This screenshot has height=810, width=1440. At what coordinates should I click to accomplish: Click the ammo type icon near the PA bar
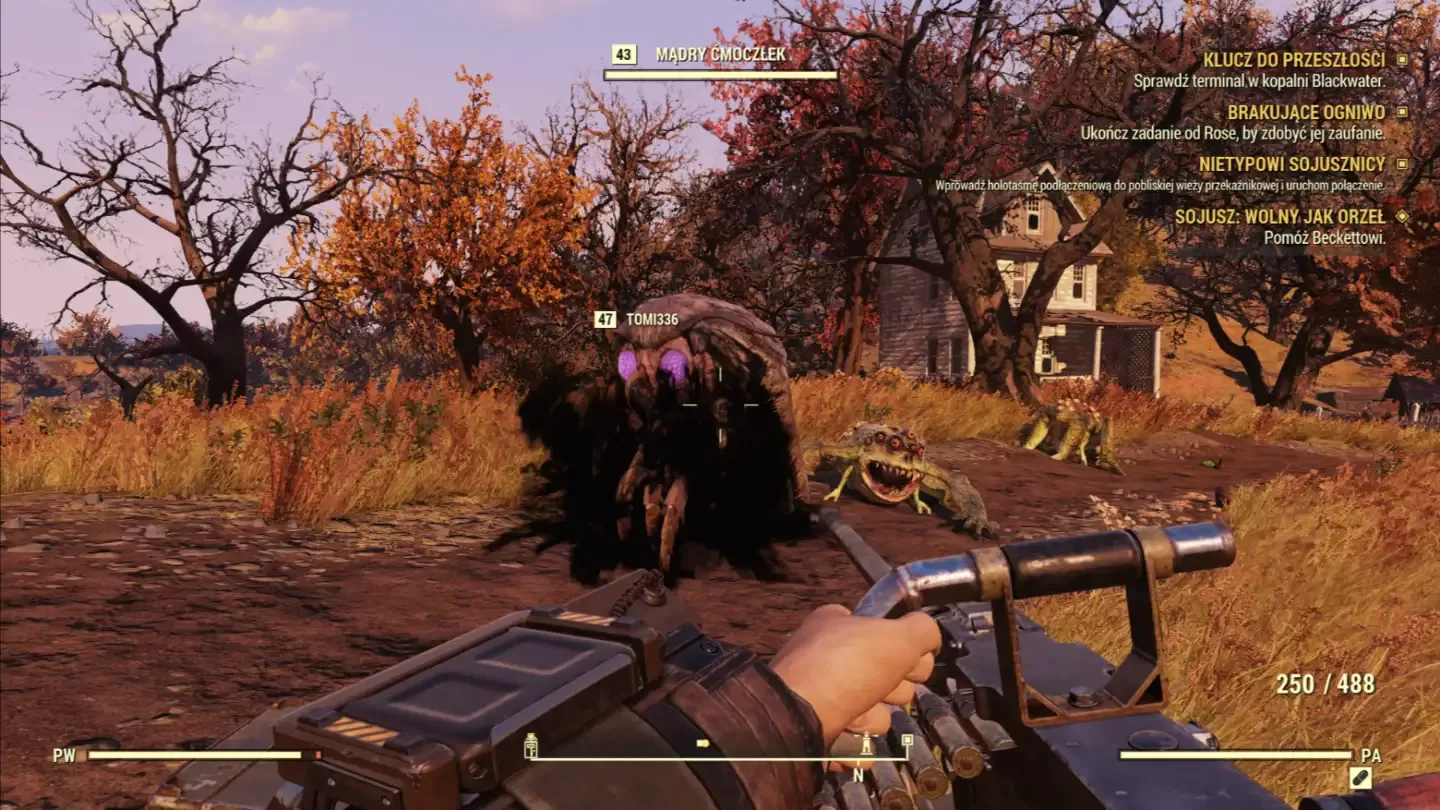pyautogui.click(x=1361, y=777)
